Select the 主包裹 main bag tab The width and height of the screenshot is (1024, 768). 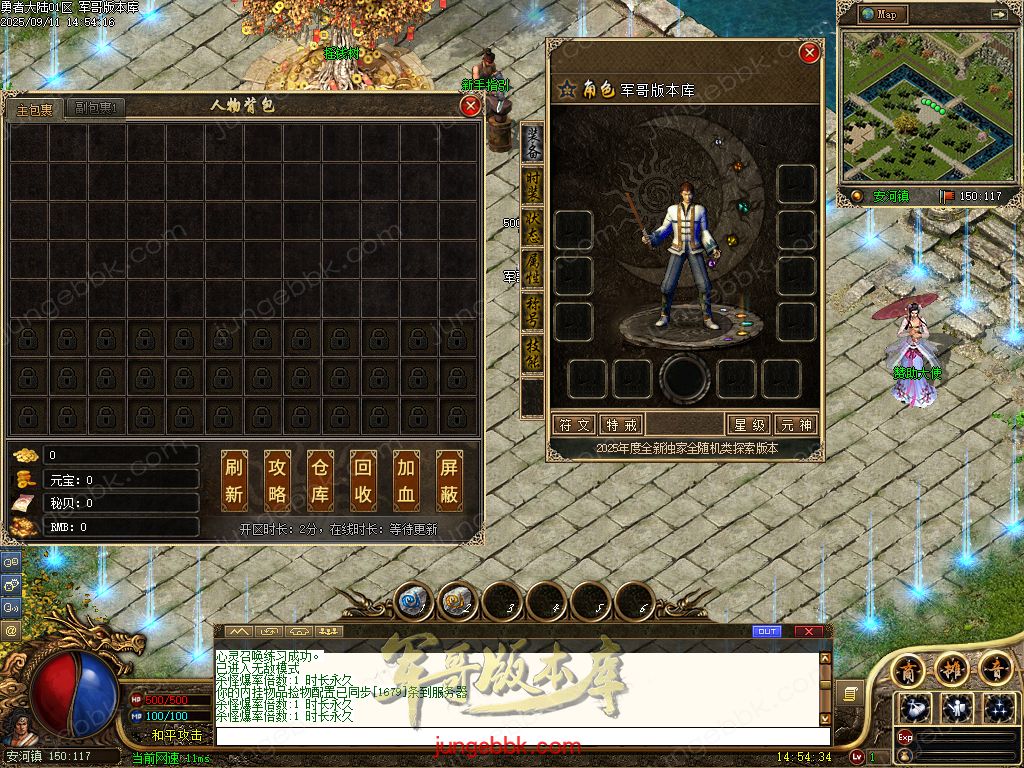35,109
